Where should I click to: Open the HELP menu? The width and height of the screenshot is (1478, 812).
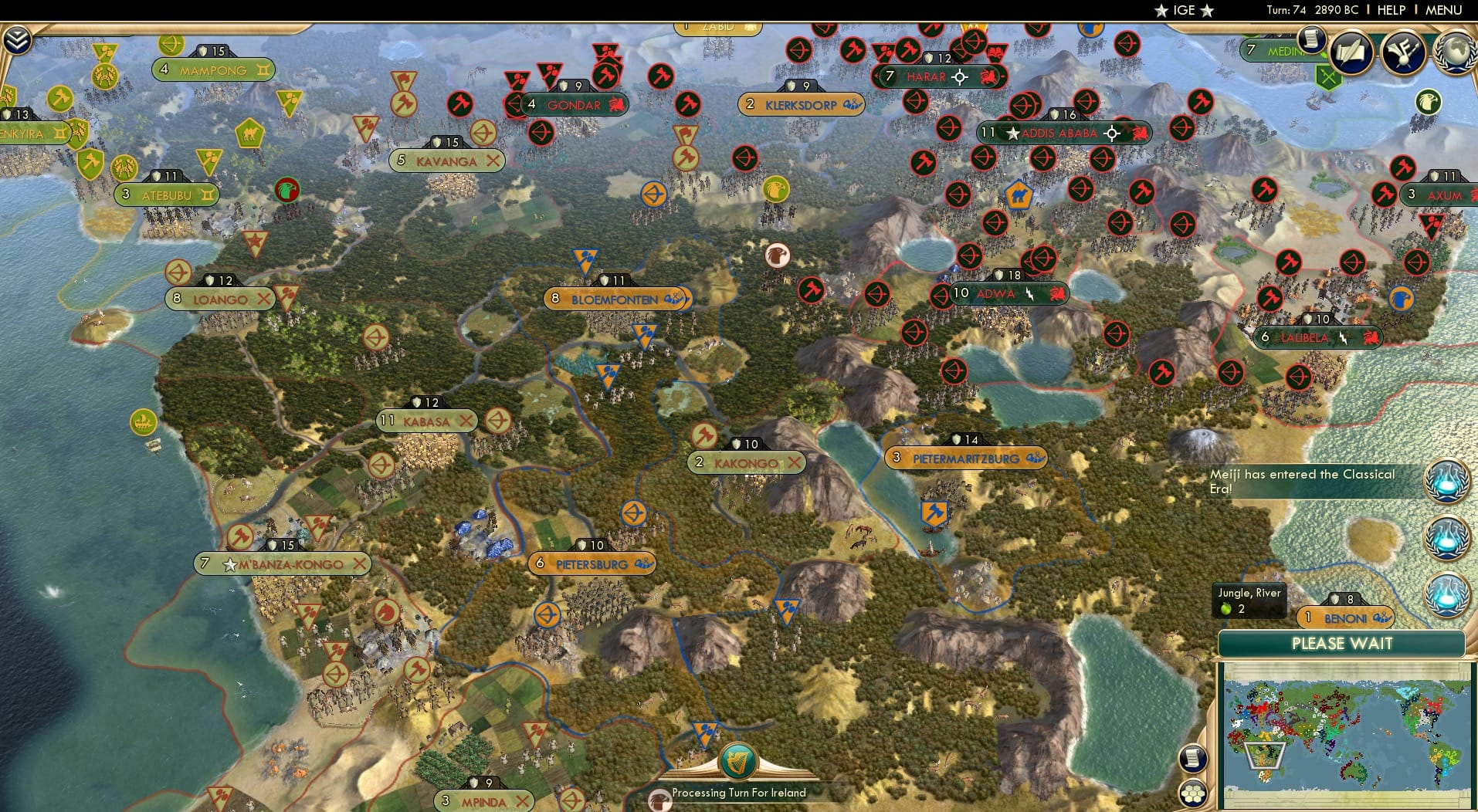click(x=1392, y=10)
